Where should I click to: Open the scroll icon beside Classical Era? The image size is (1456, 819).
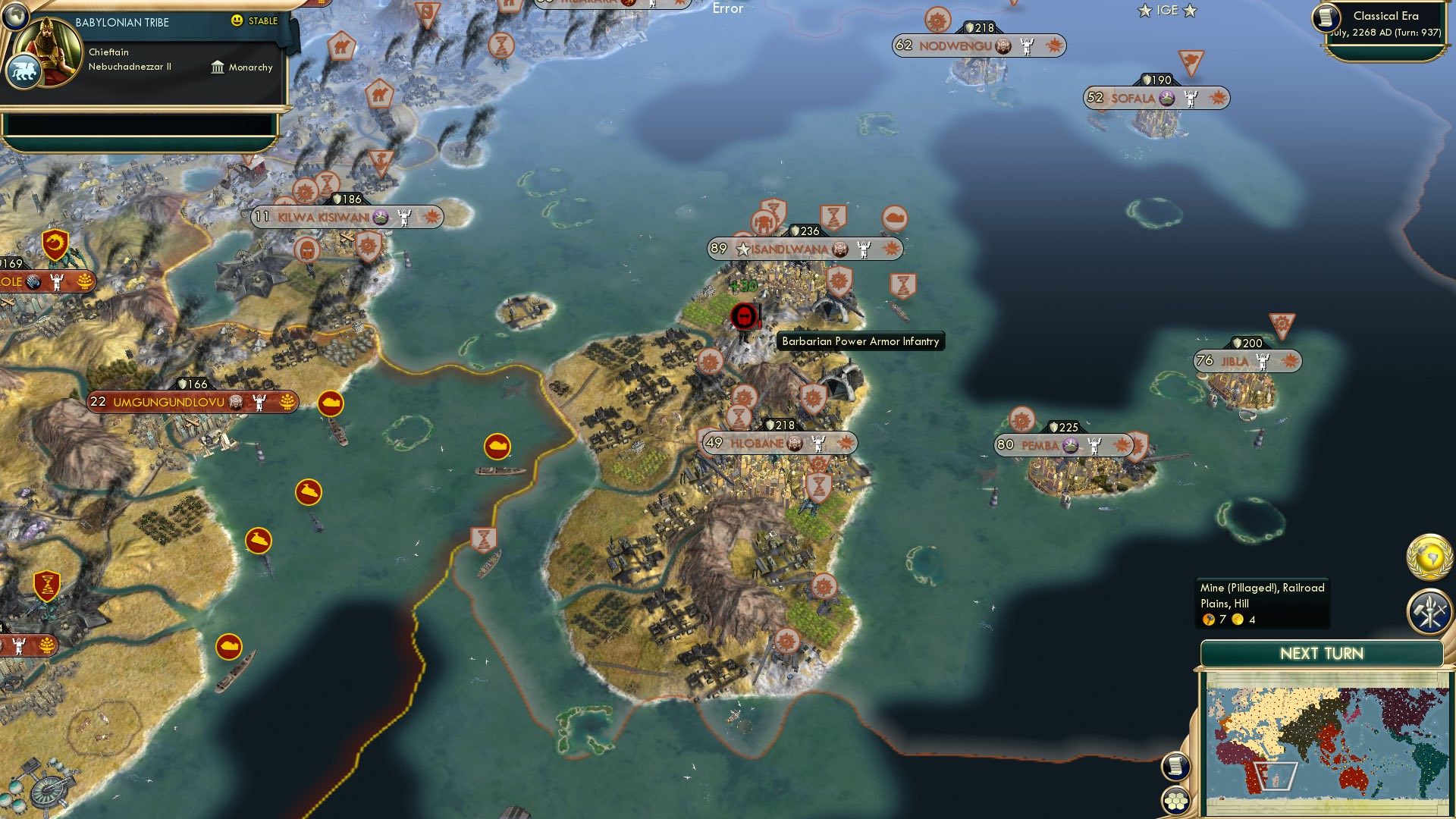coord(1327,18)
